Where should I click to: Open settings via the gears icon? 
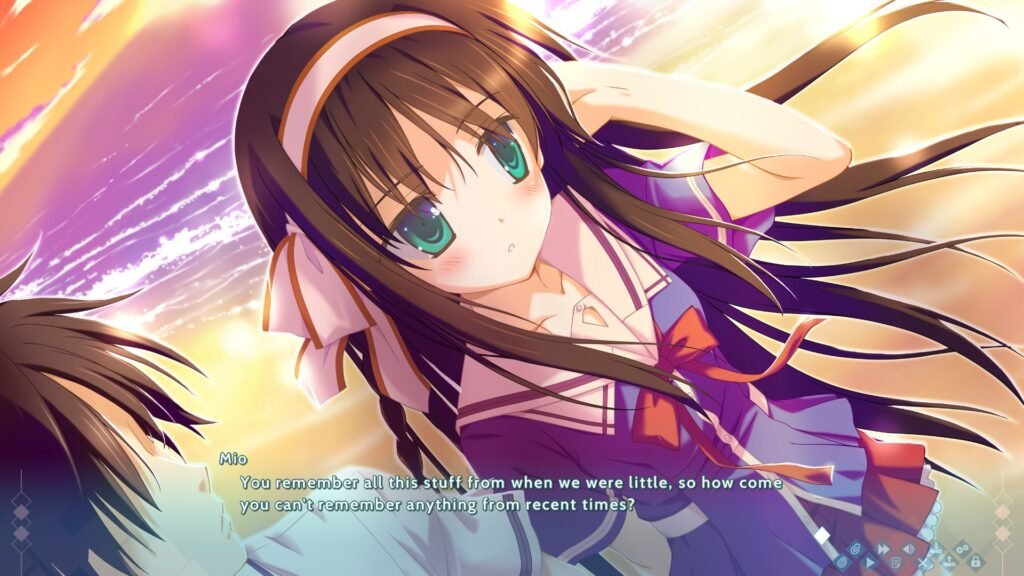coord(962,549)
